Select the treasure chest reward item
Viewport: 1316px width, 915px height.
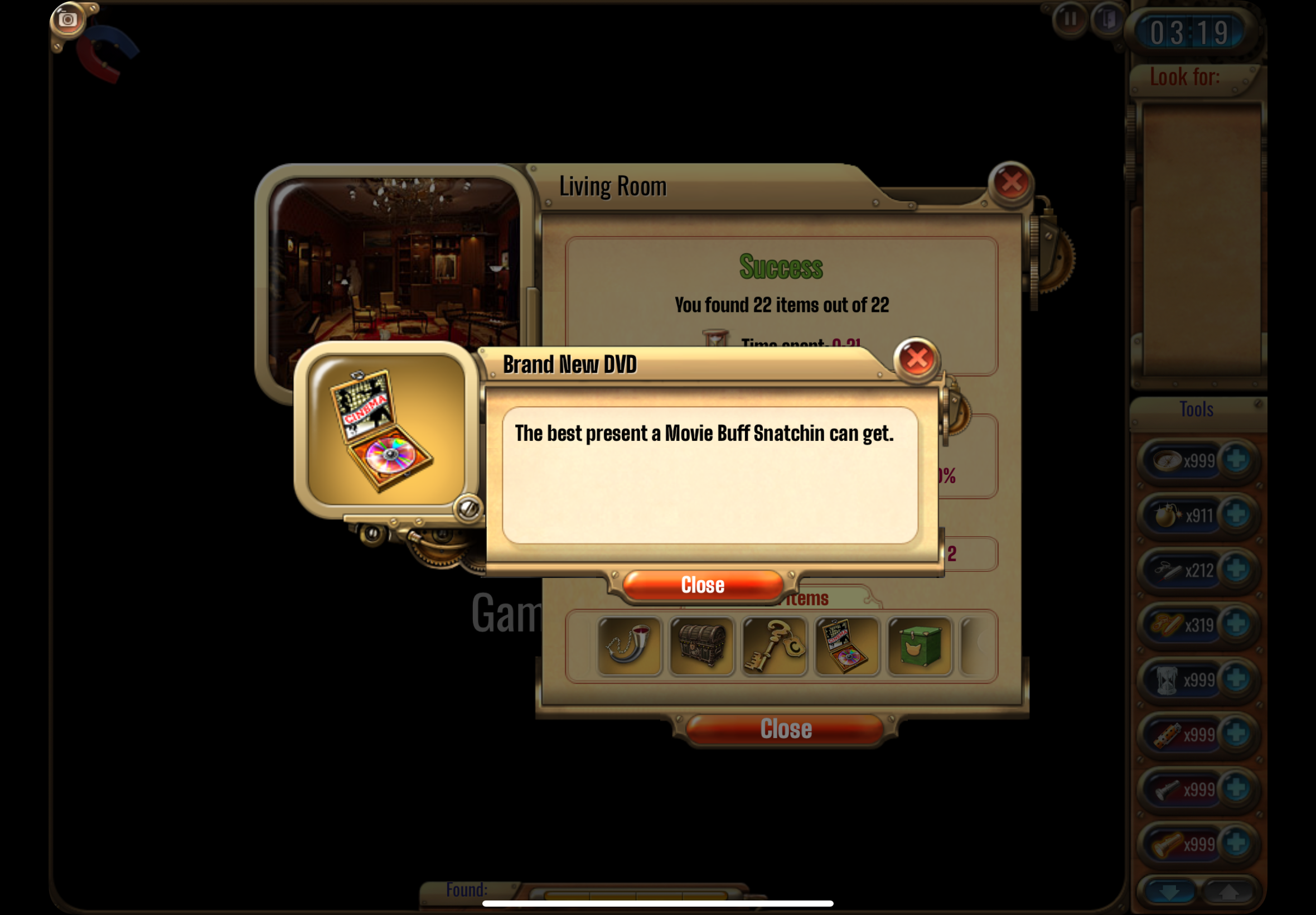tap(701, 646)
